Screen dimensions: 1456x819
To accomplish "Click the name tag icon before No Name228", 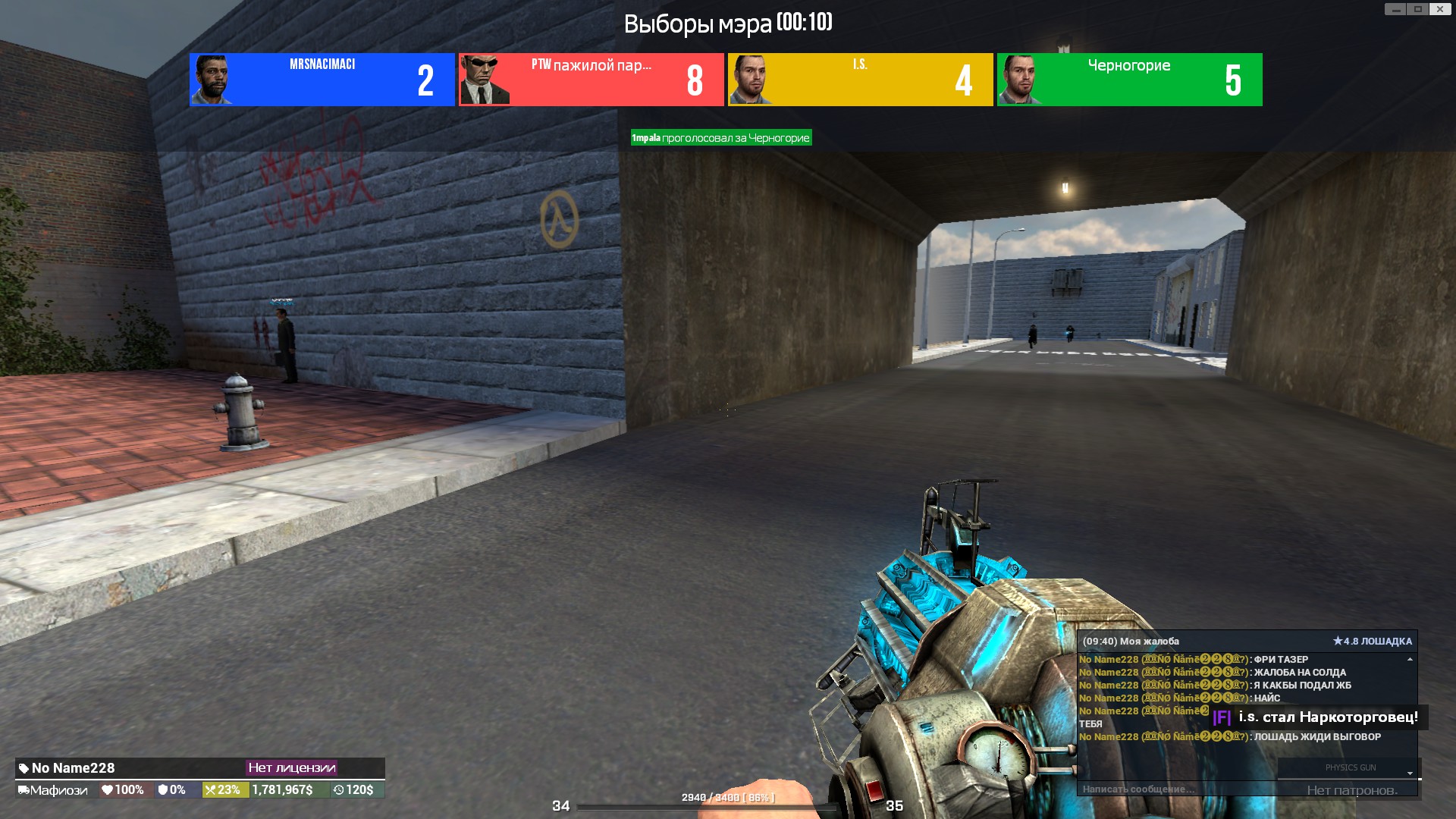I will (x=23, y=768).
